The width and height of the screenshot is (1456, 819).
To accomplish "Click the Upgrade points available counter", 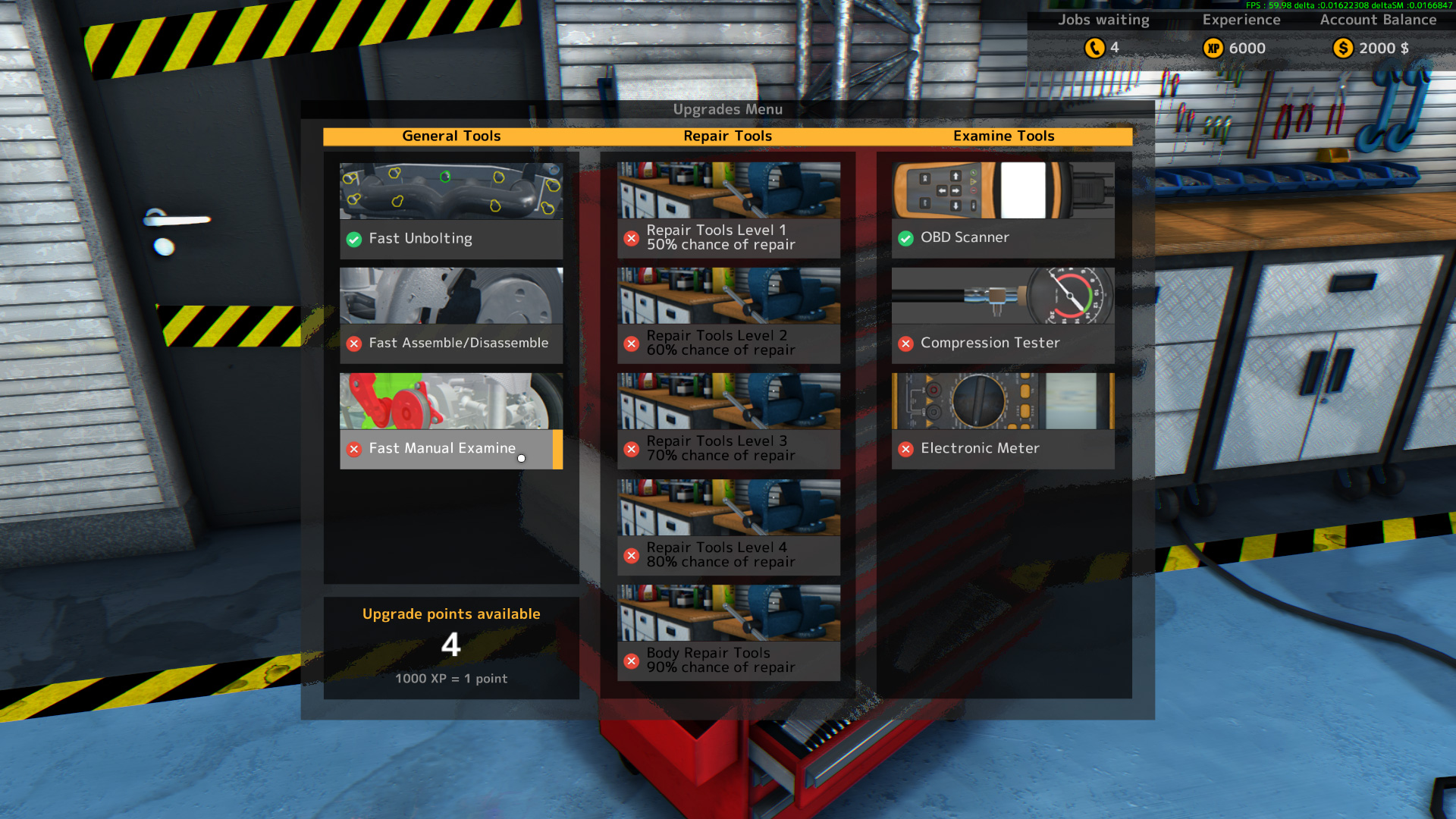I will click(x=451, y=645).
